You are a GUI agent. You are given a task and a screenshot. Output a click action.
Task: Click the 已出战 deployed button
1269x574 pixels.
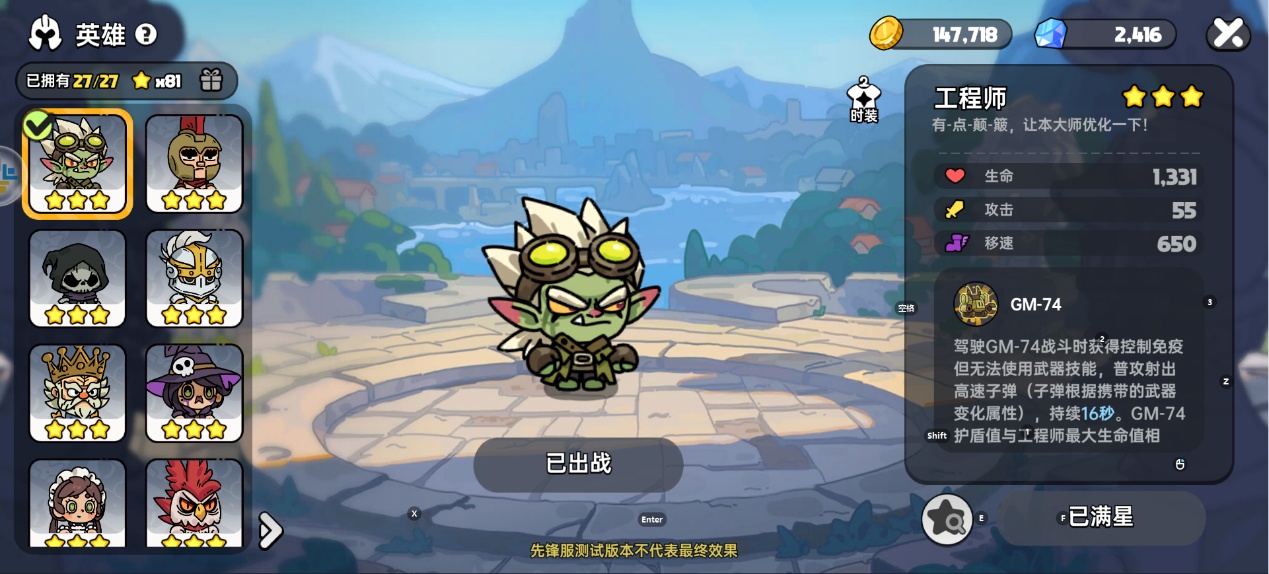point(578,464)
